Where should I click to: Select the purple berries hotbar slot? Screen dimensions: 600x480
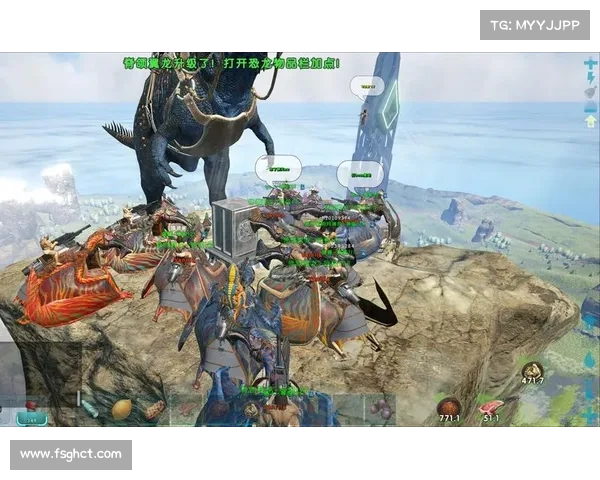pos(380,408)
